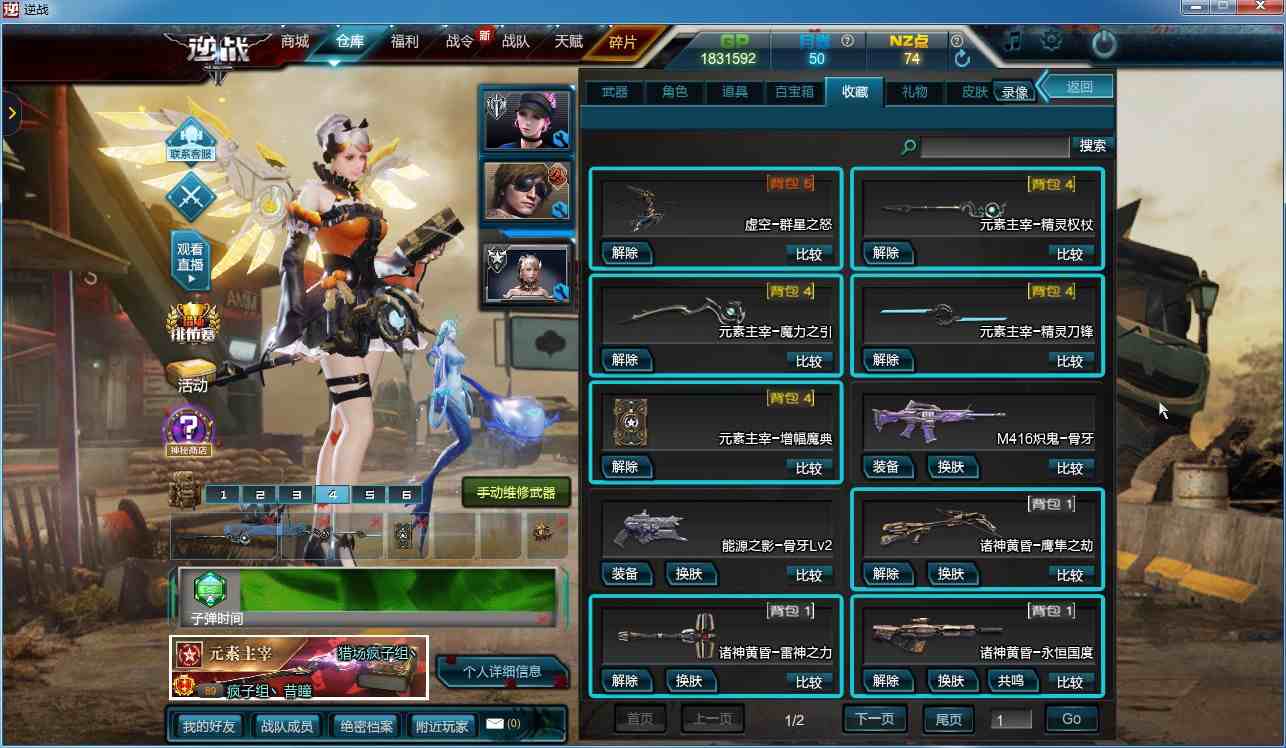The height and width of the screenshot is (748, 1286).
Task: Click the currency refresh icon beside NZ点
Action: click(x=960, y=58)
